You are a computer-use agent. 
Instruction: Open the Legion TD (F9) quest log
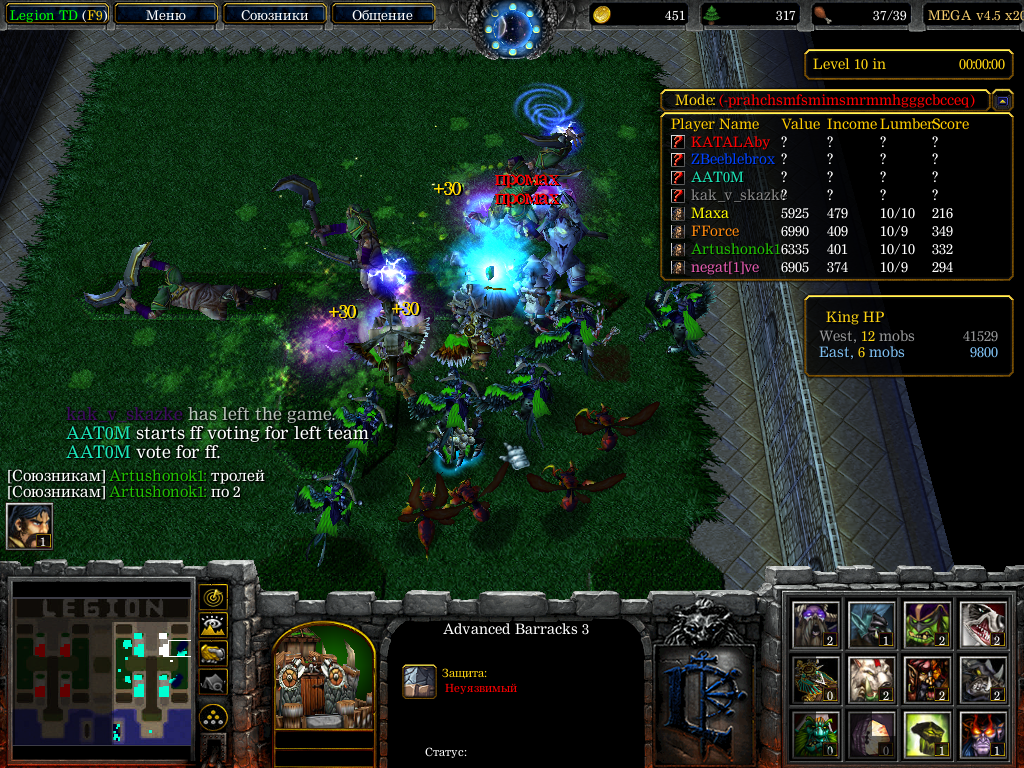pos(56,15)
